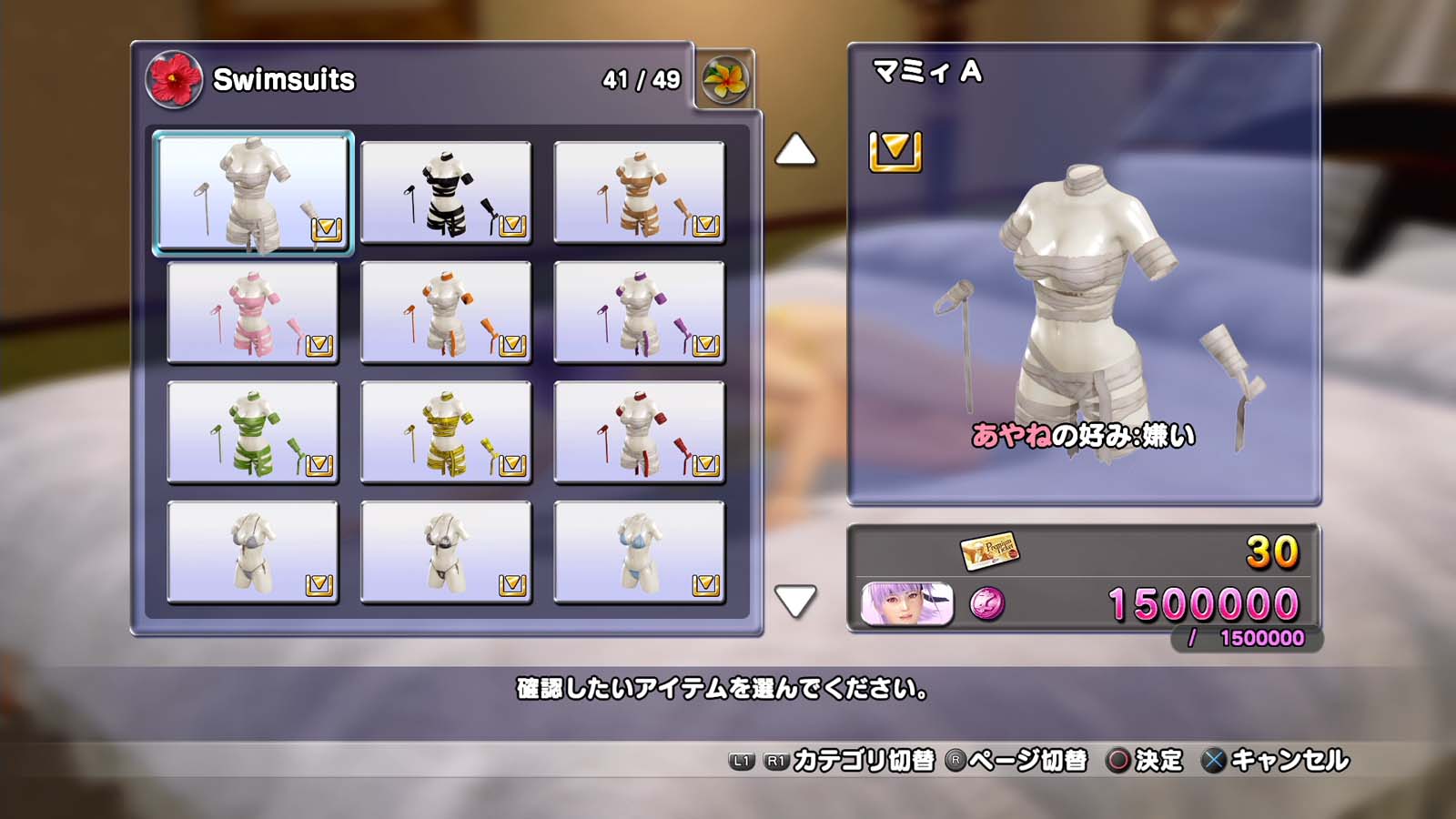The height and width of the screenshot is (819, 1456).
Task: Pick the red-trimmed mummy swimsuit tile
Action: pos(639,432)
